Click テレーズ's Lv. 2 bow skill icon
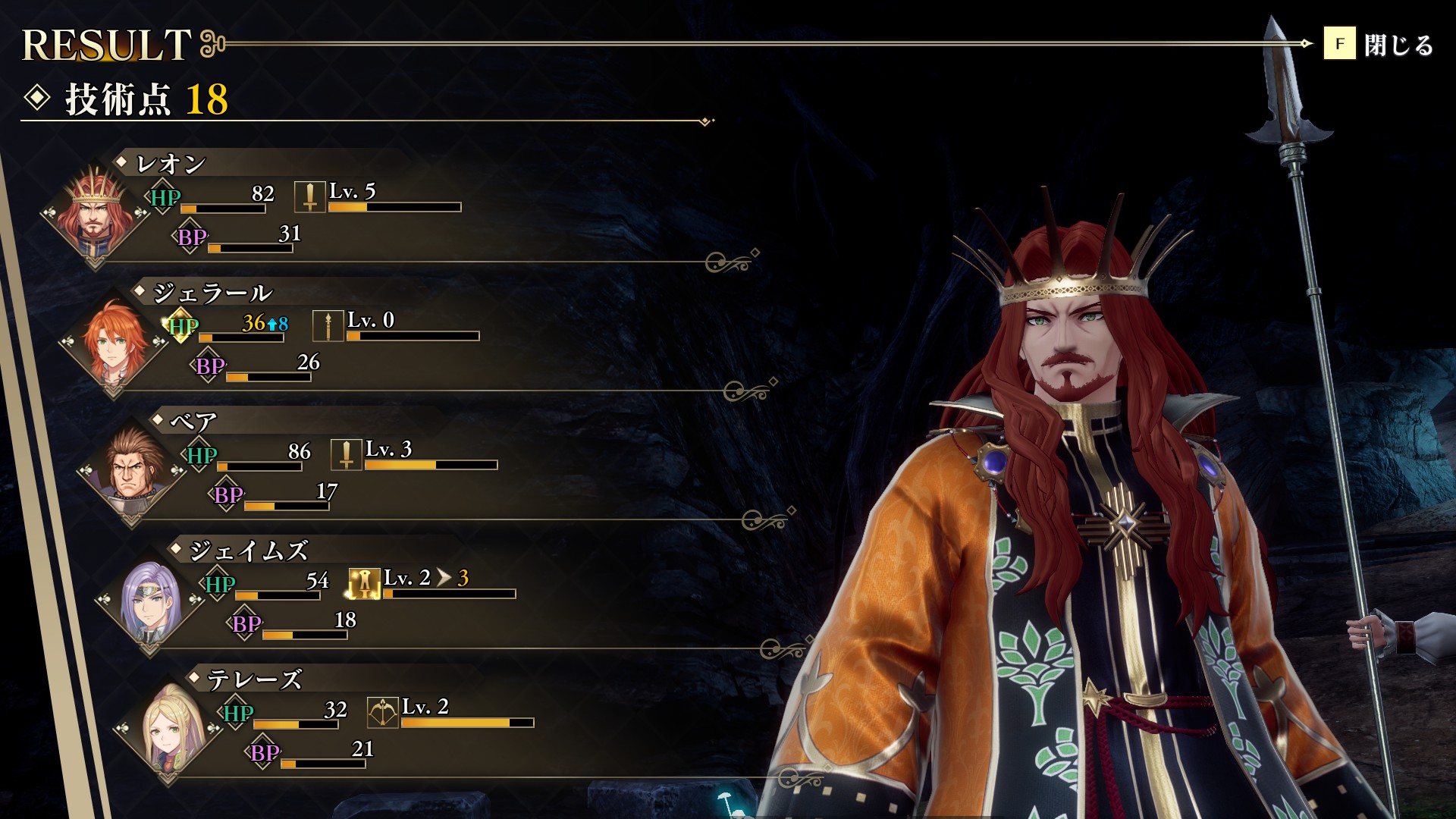The width and height of the screenshot is (1456, 819). click(x=382, y=713)
